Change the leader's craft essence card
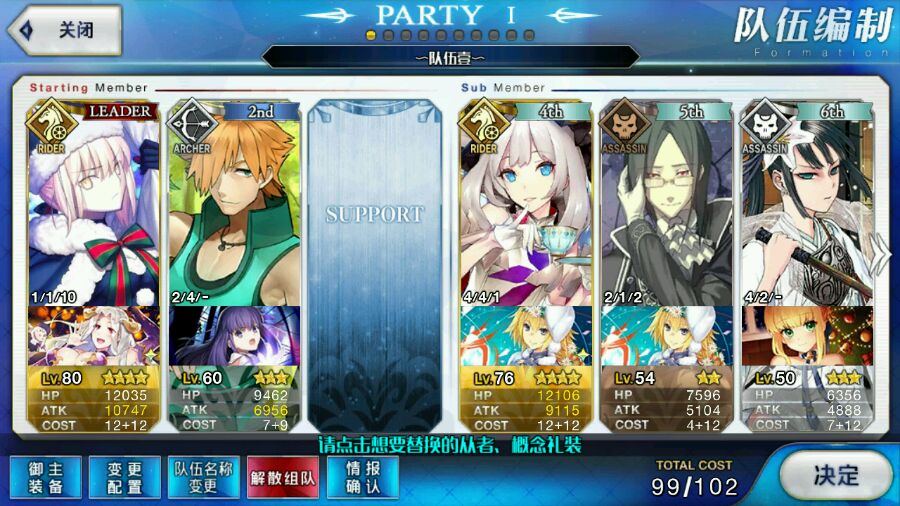 pyautogui.click(x=93, y=337)
